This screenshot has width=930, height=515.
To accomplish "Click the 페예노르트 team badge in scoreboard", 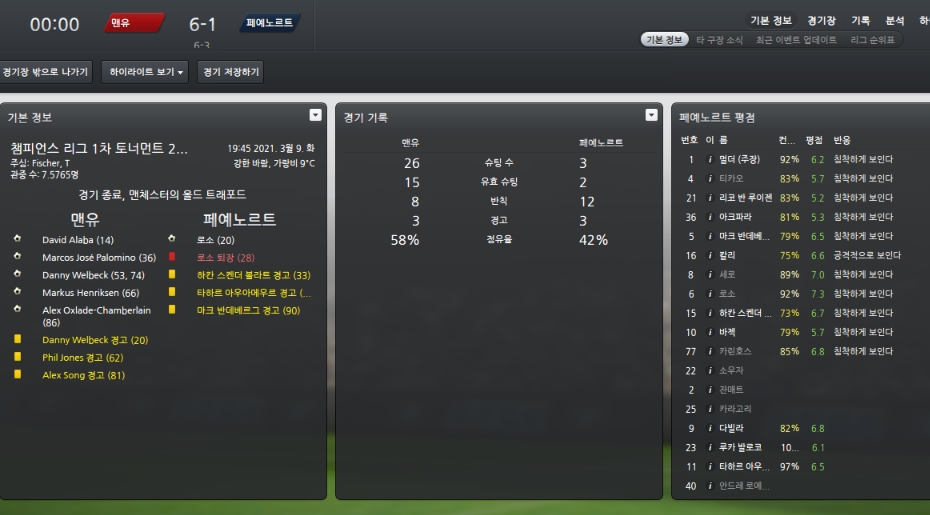I will (x=270, y=23).
